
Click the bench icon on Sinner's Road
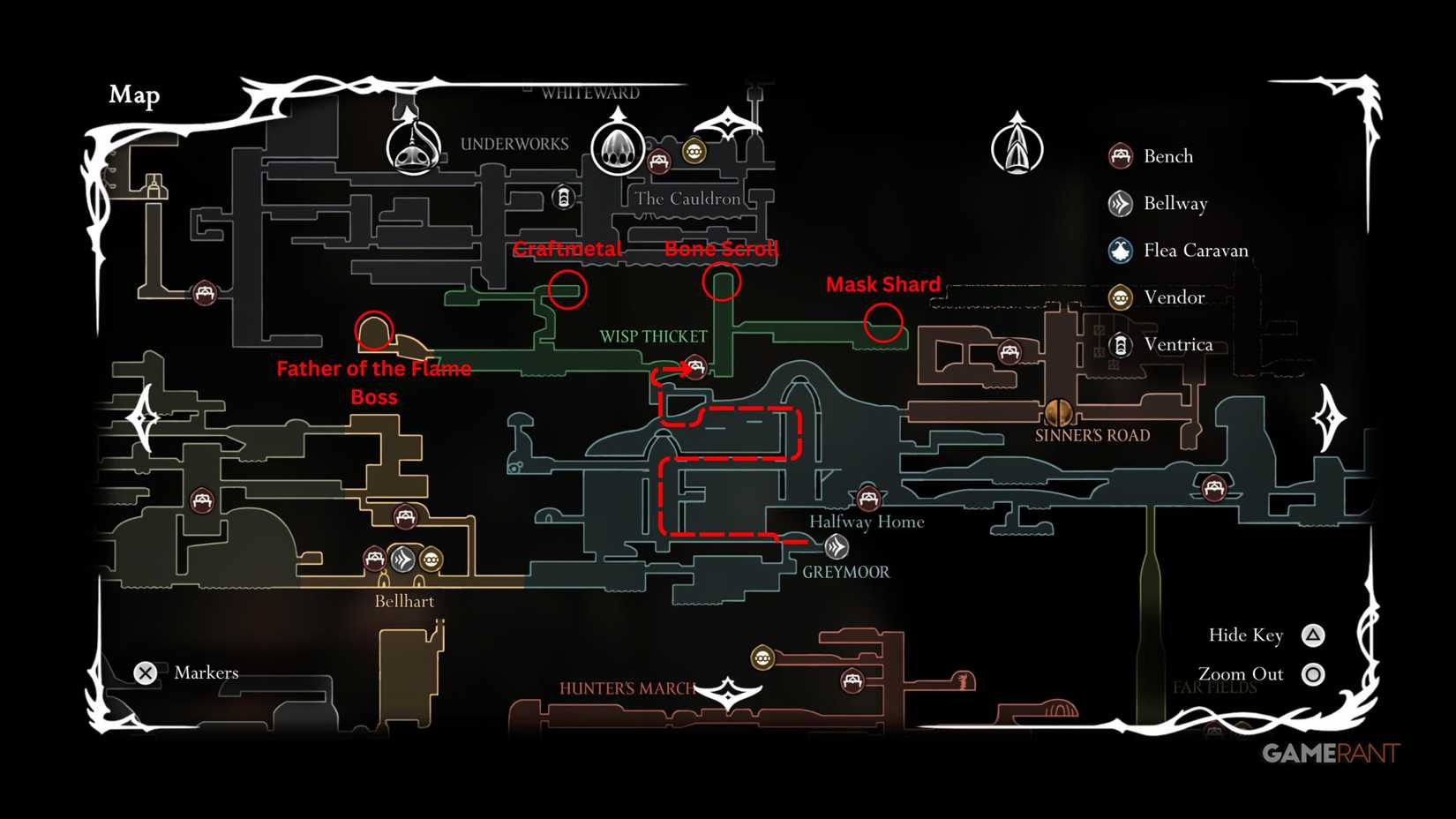coord(1010,351)
